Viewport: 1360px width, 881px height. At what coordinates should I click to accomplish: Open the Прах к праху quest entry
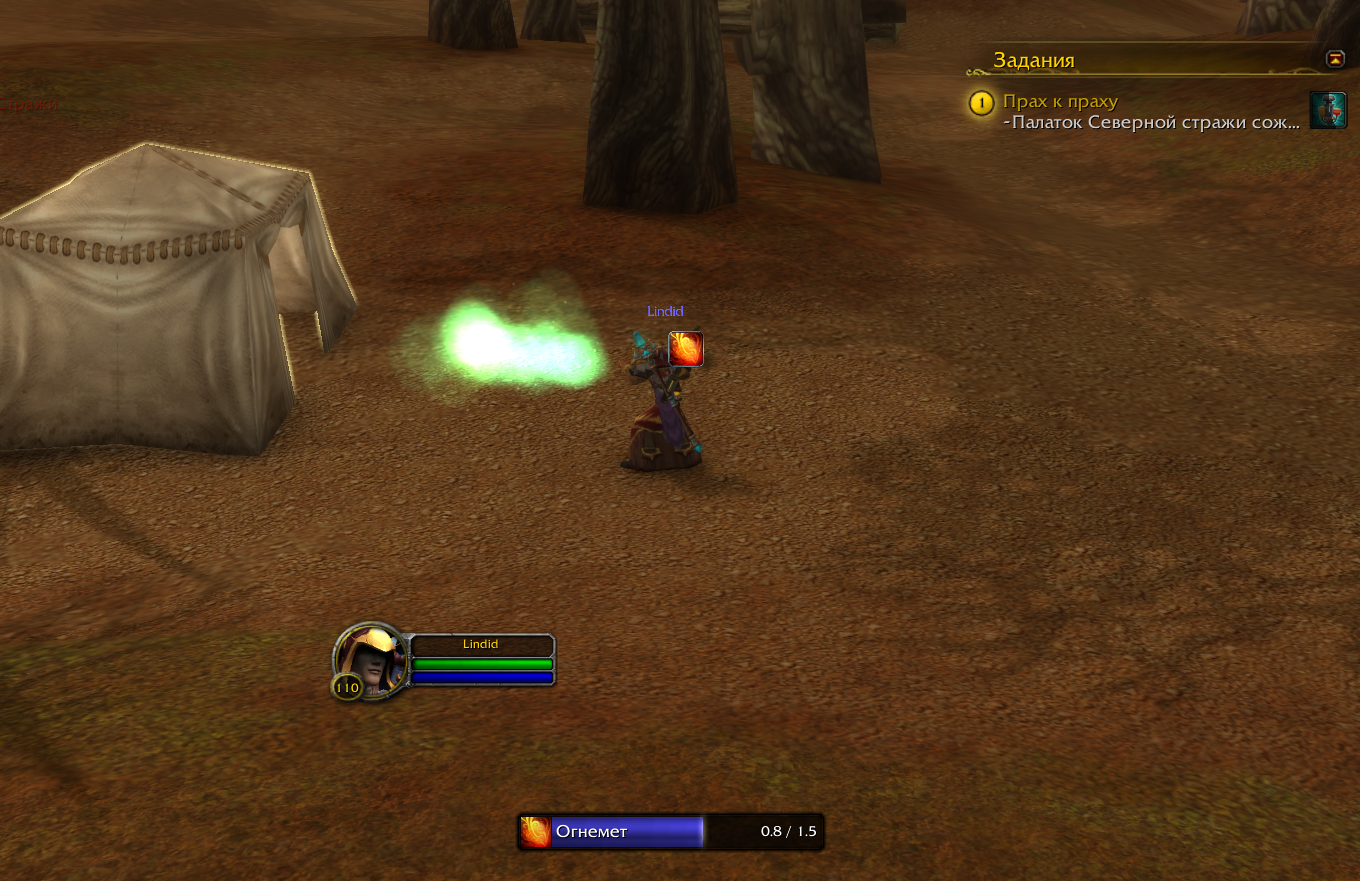coord(1060,102)
